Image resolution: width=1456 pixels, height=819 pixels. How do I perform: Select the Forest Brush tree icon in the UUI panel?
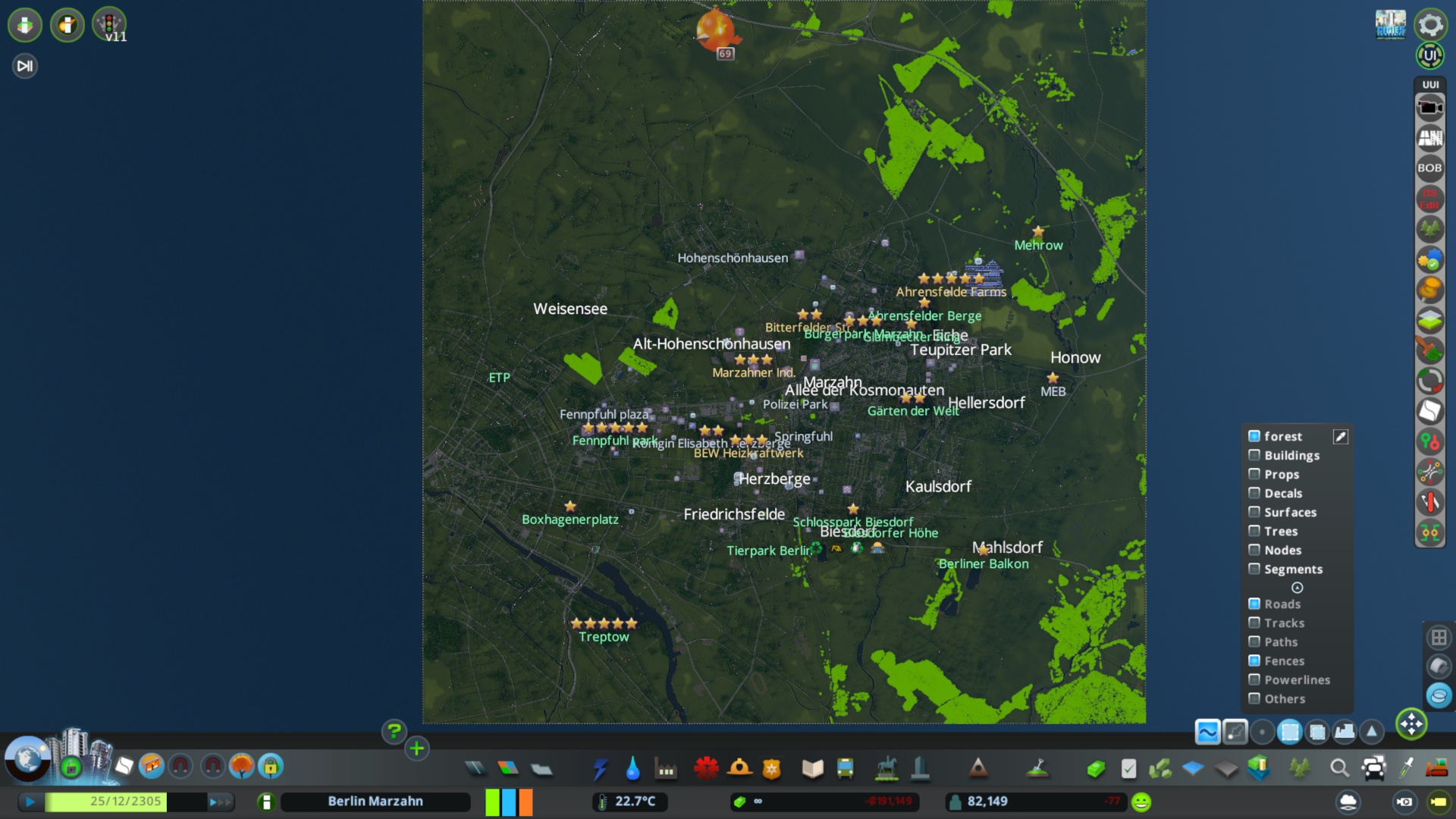pyautogui.click(x=1429, y=228)
